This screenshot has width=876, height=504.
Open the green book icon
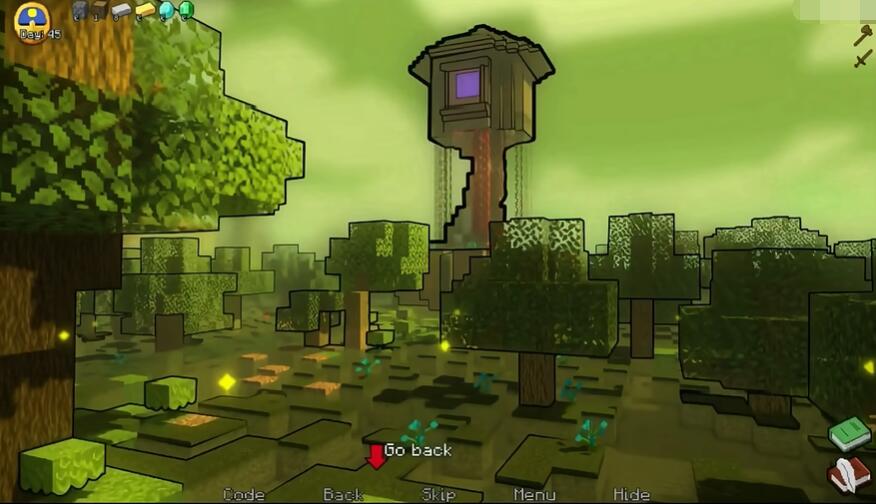(x=849, y=434)
